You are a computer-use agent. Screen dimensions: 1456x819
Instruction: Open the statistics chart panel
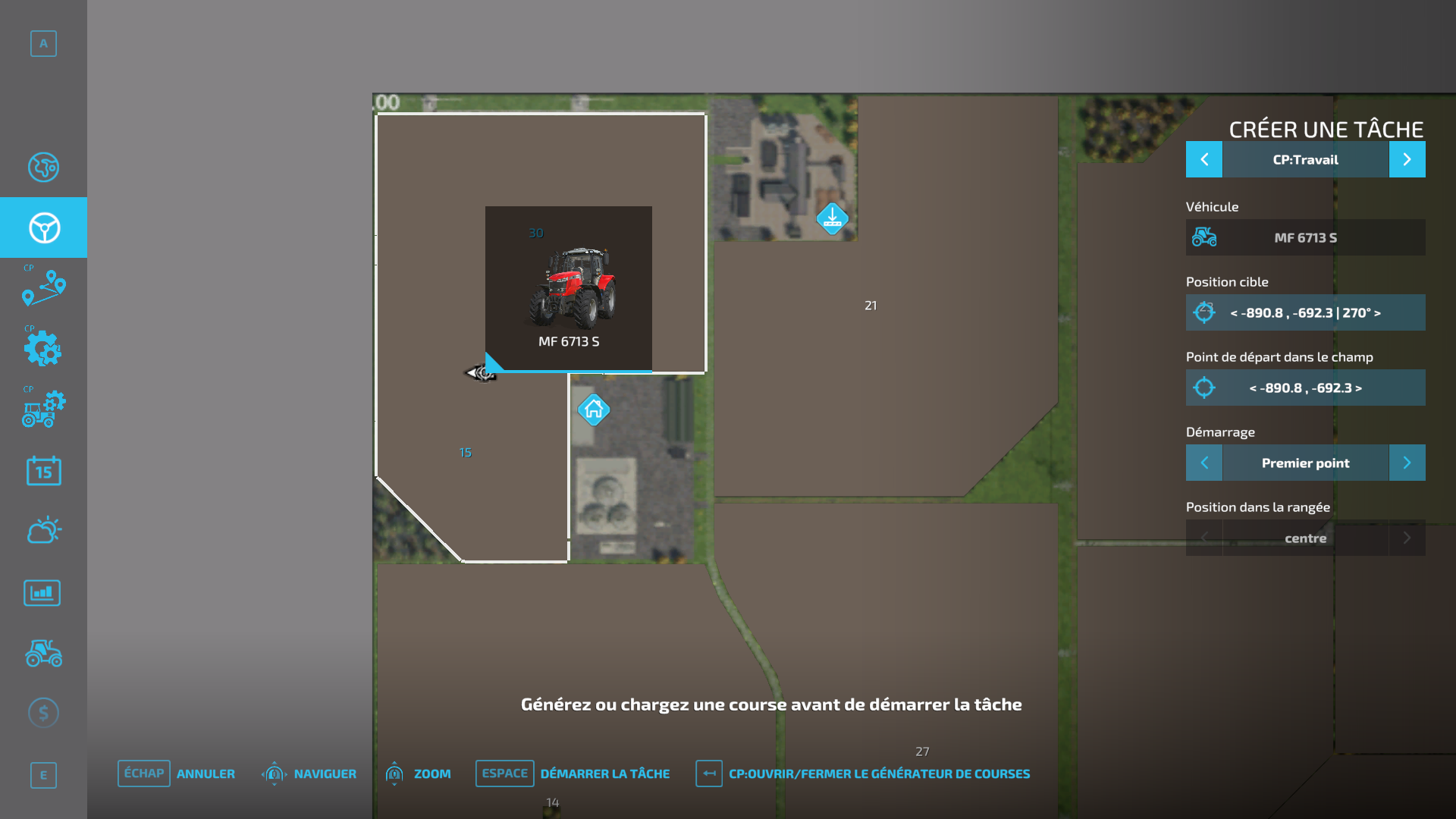point(42,592)
